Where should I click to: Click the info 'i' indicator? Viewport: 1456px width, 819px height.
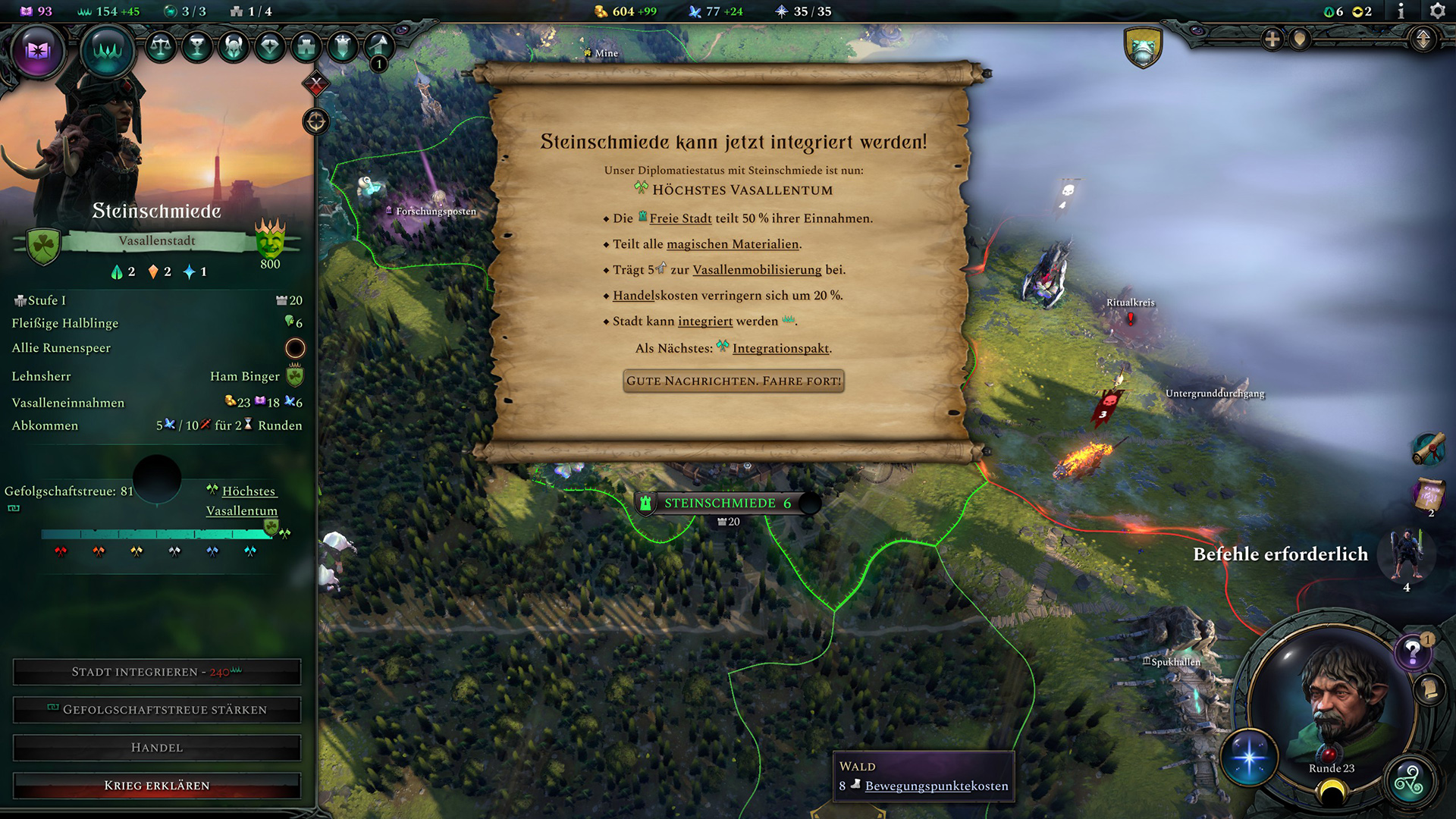point(1401,11)
